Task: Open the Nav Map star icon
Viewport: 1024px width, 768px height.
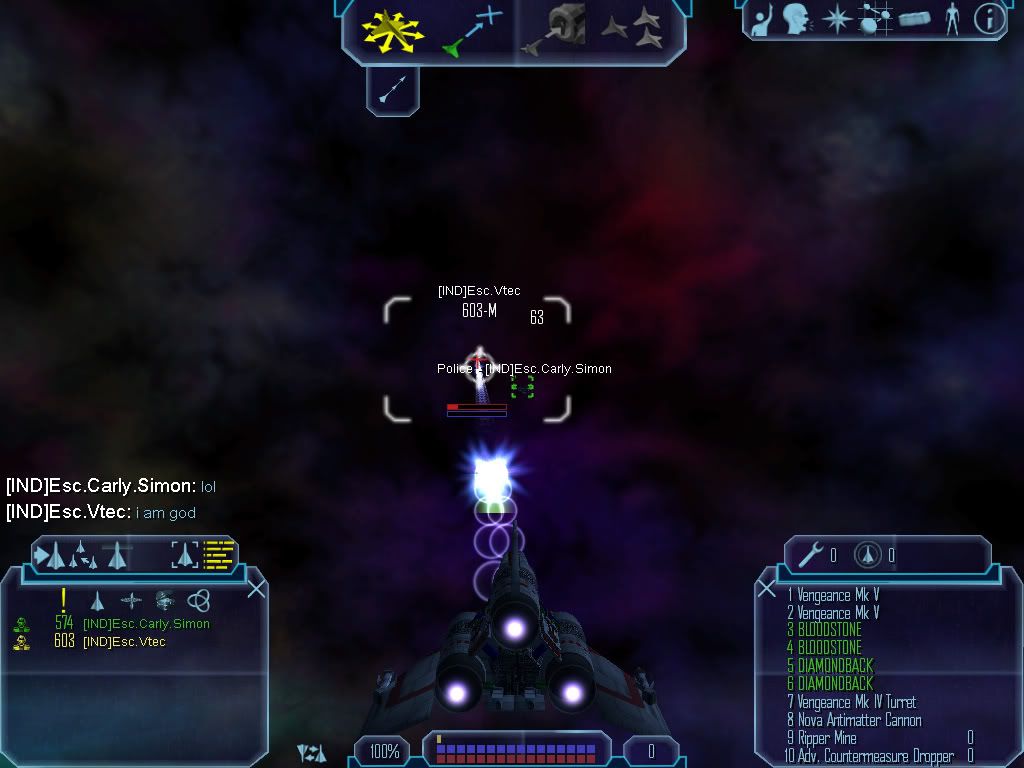Action: 835,19
